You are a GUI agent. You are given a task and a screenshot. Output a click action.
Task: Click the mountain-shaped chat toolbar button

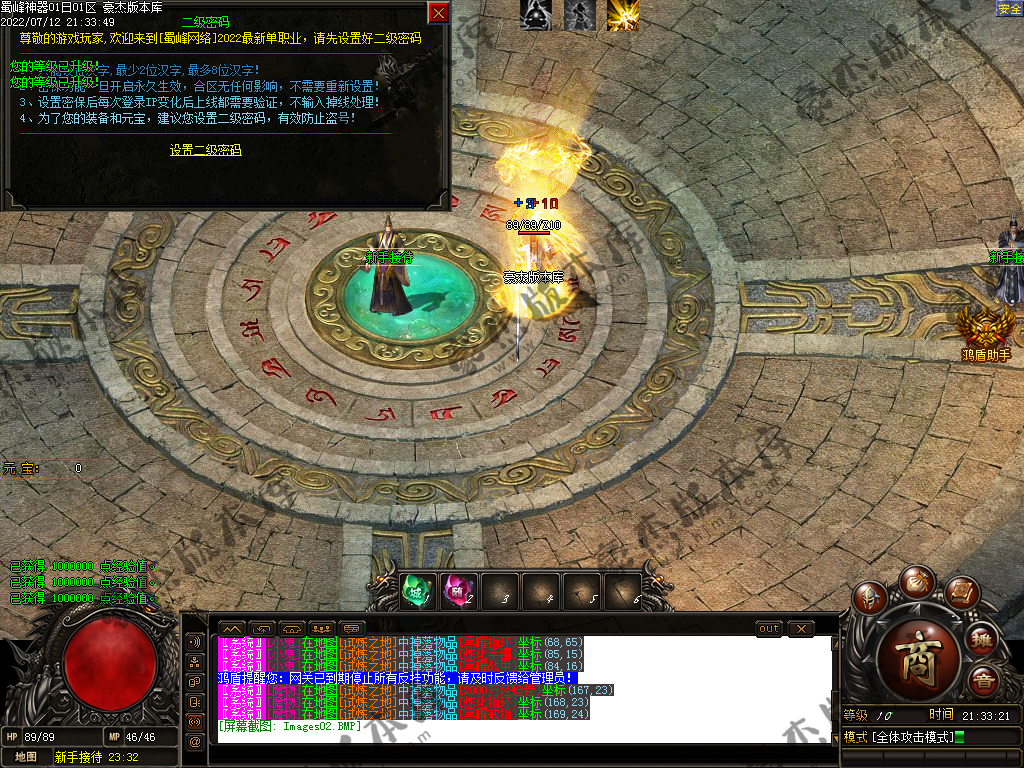[x=231, y=628]
